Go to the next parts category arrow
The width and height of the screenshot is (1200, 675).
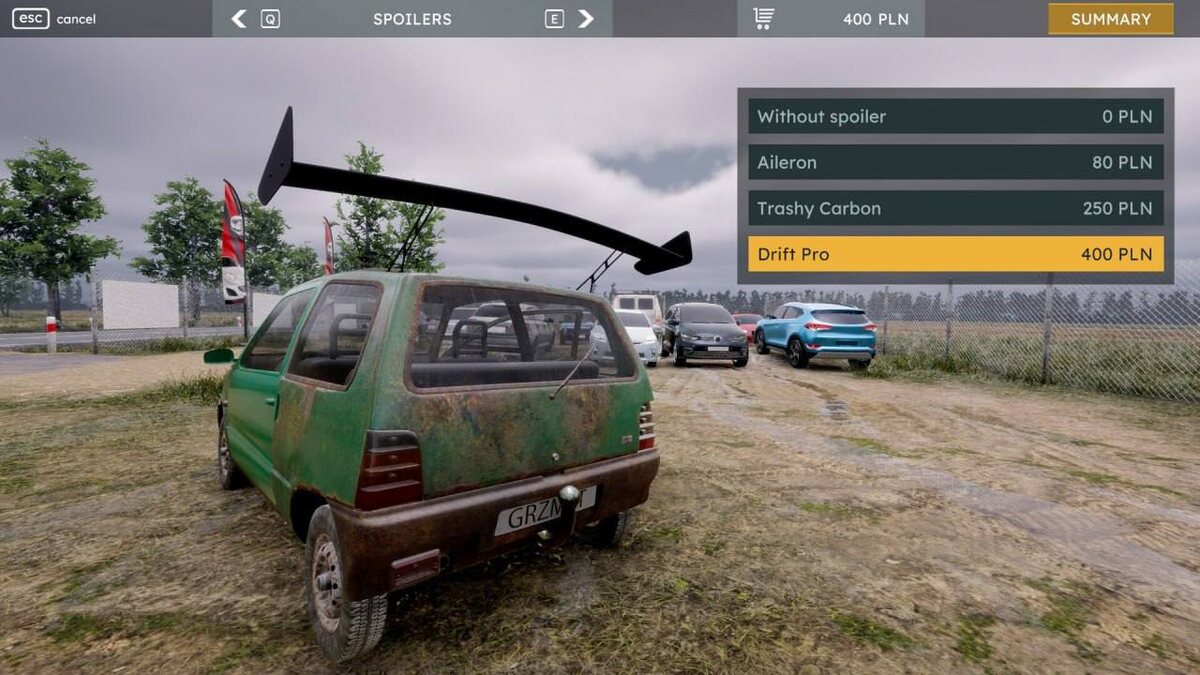pyautogui.click(x=586, y=19)
